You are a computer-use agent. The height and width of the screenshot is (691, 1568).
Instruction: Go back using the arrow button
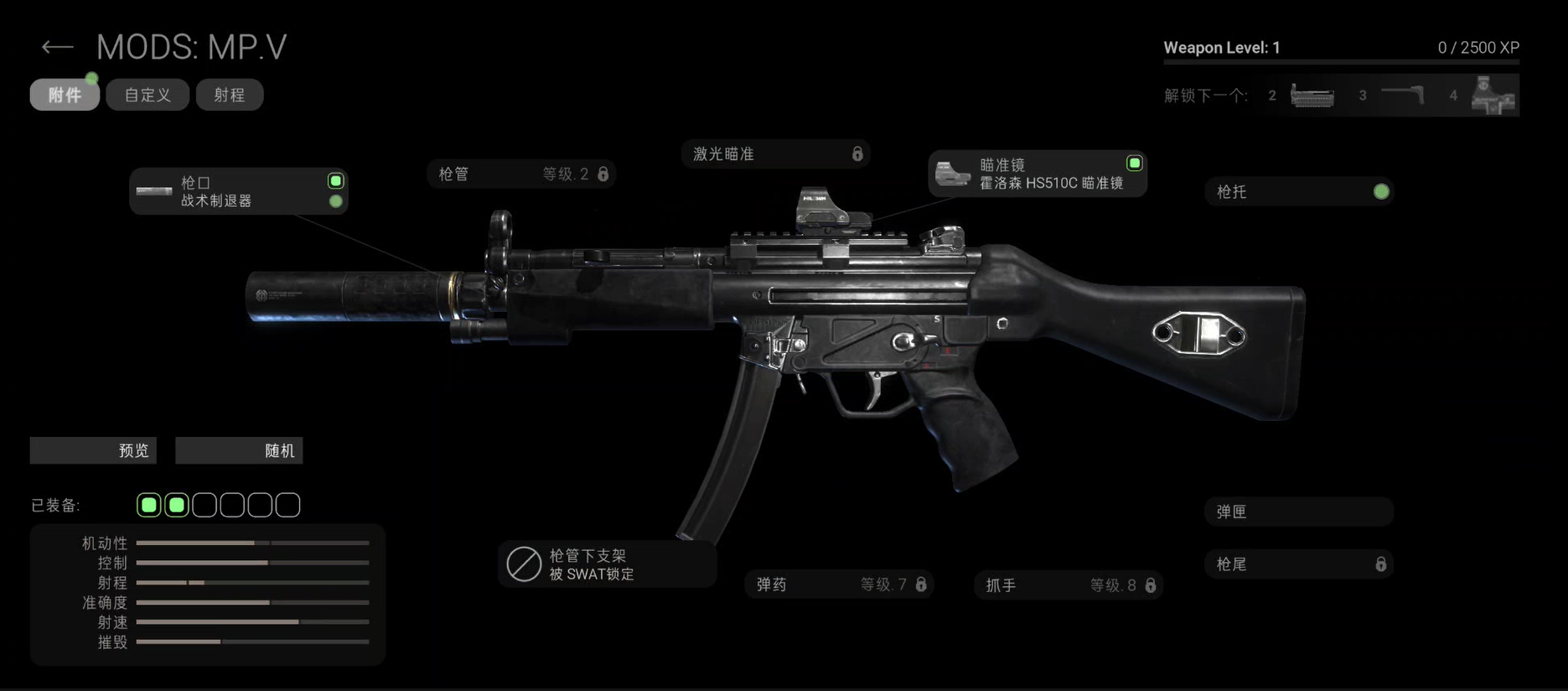57,48
